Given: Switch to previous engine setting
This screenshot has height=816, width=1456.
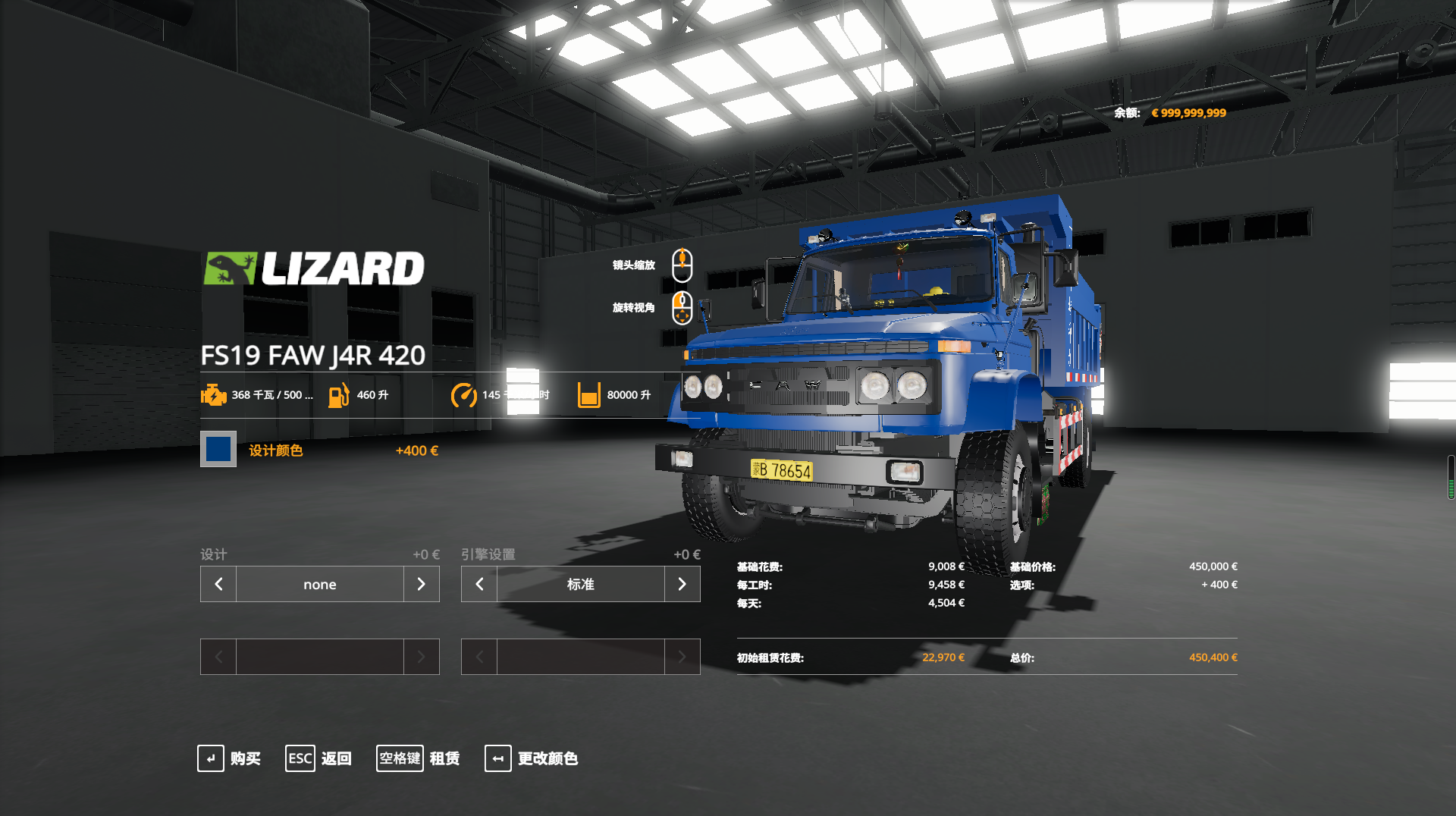Looking at the screenshot, I should [479, 584].
